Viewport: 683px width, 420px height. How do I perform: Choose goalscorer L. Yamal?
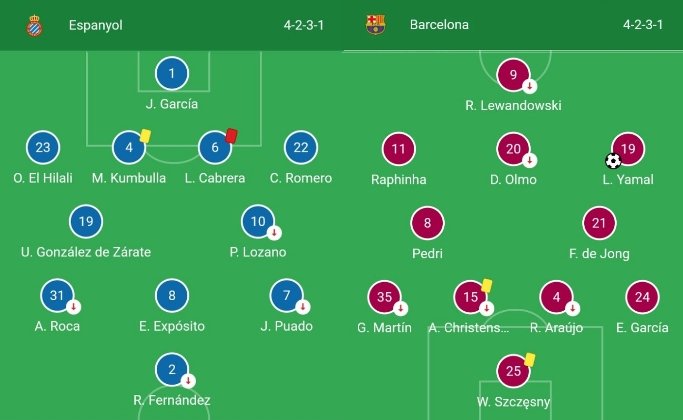(627, 150)
